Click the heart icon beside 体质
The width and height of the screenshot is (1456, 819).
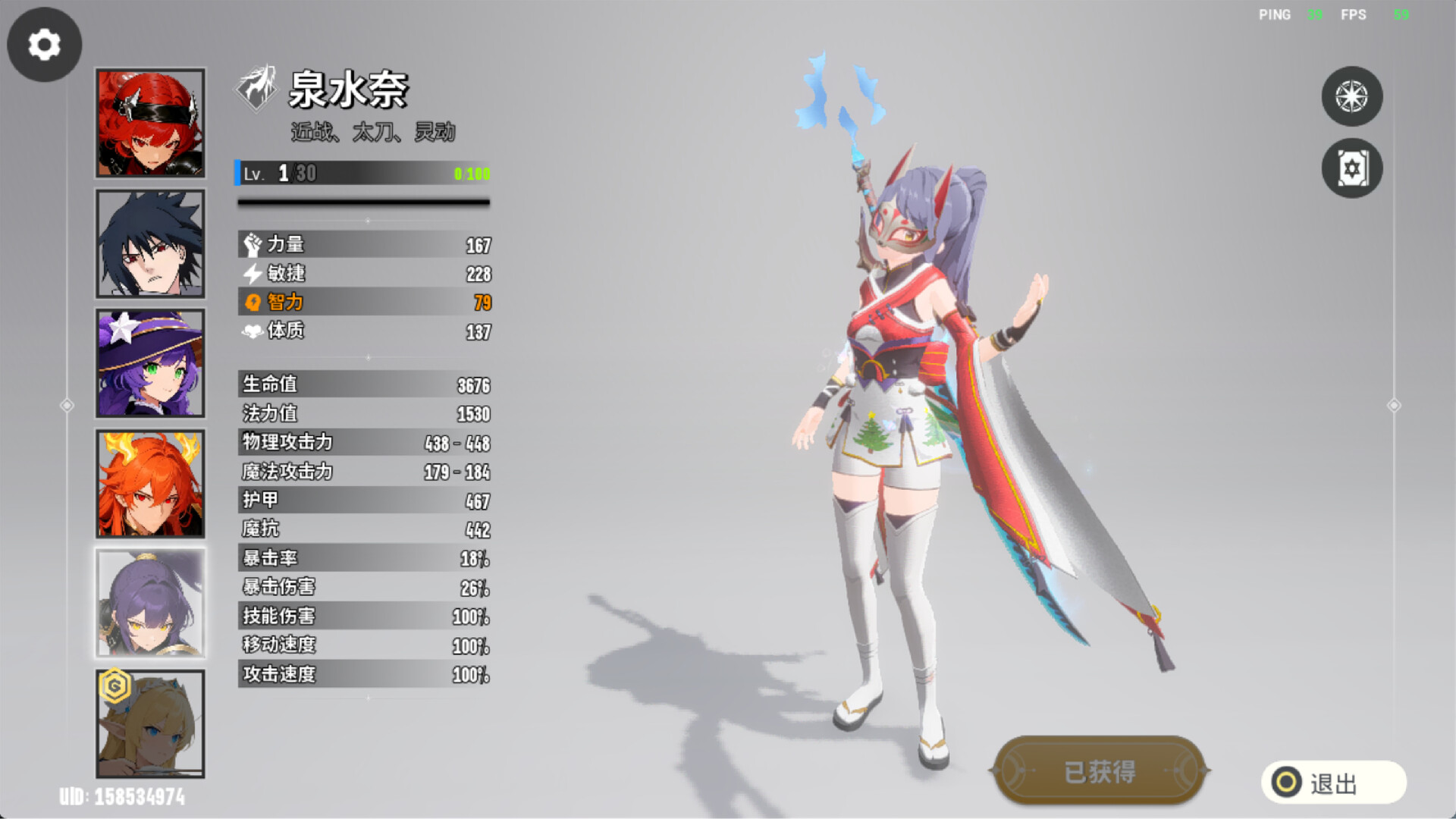(x=253, y=331)
